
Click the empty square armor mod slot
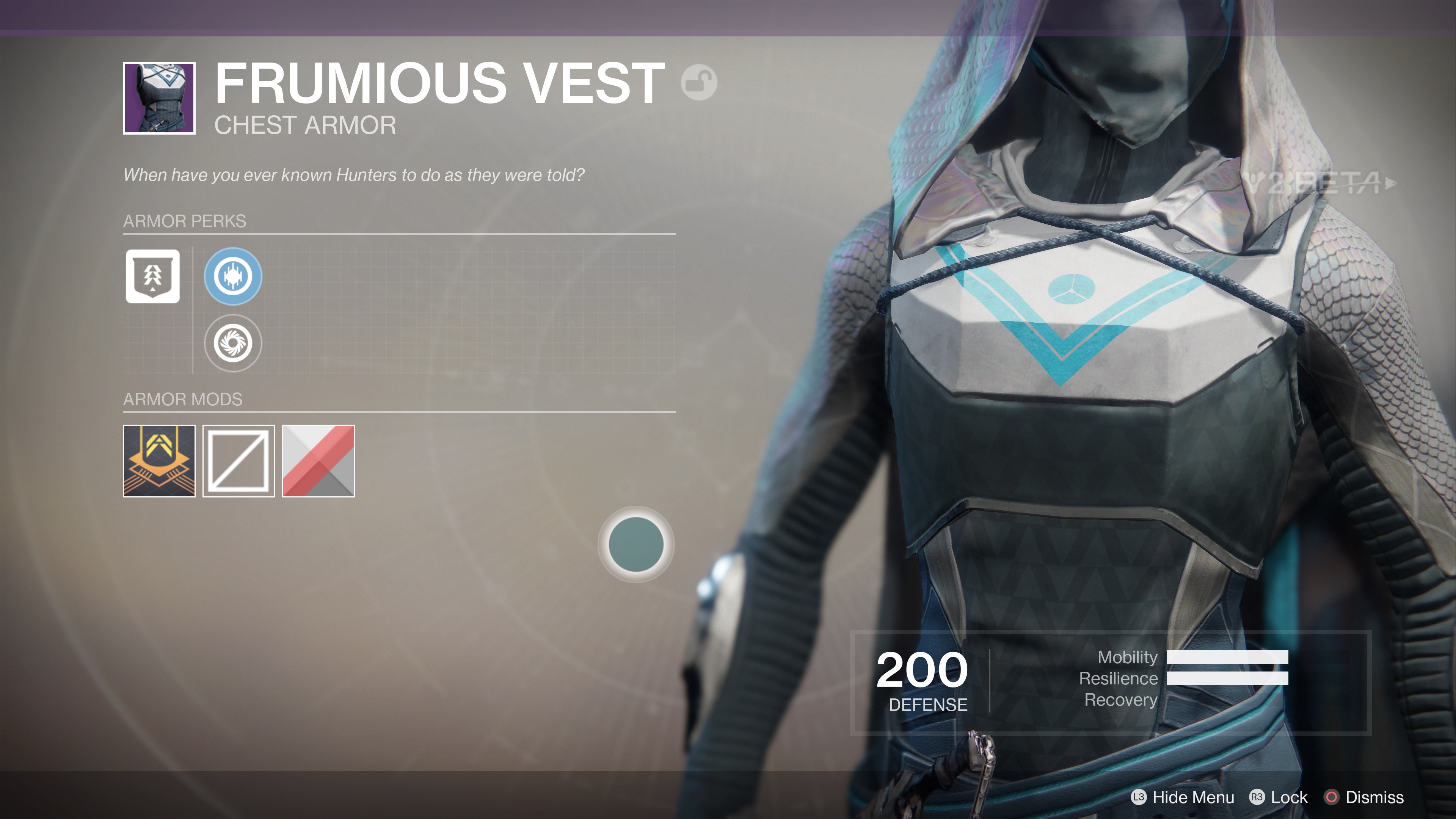pos(239,461)
